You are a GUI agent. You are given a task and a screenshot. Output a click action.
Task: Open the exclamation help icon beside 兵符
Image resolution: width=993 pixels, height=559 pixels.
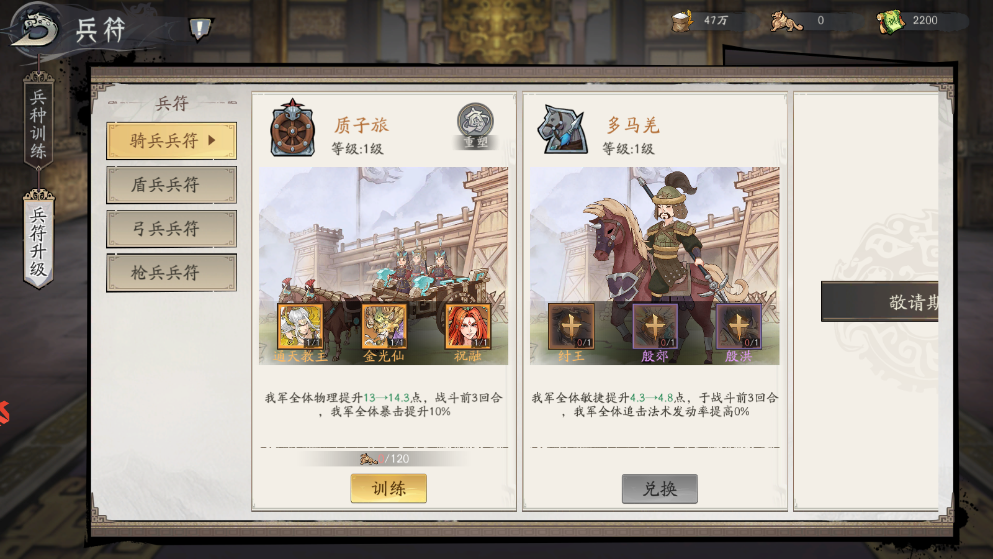[x=200, y=29]
